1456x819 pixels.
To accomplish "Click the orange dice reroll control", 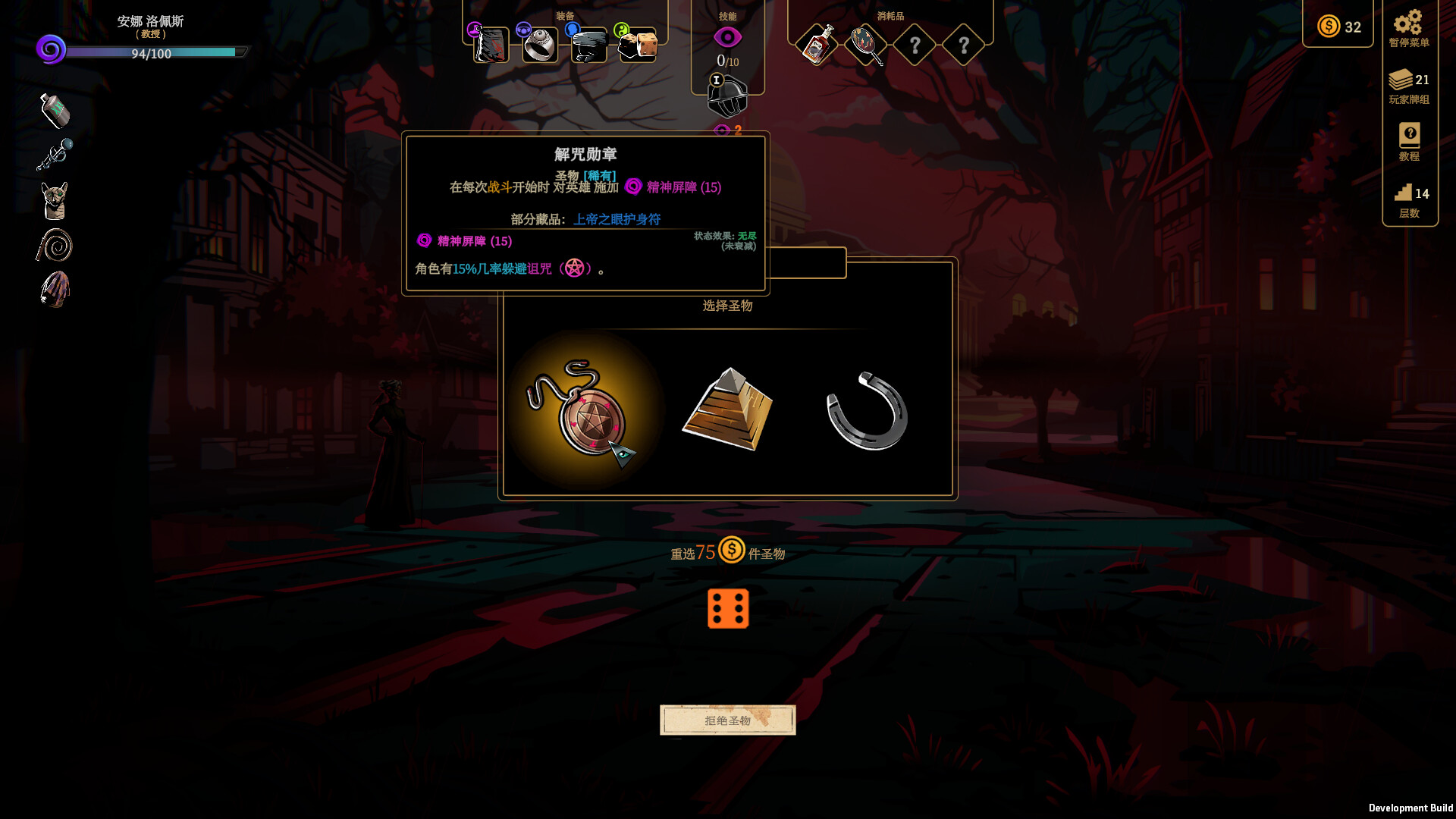I will coord(727,608).
